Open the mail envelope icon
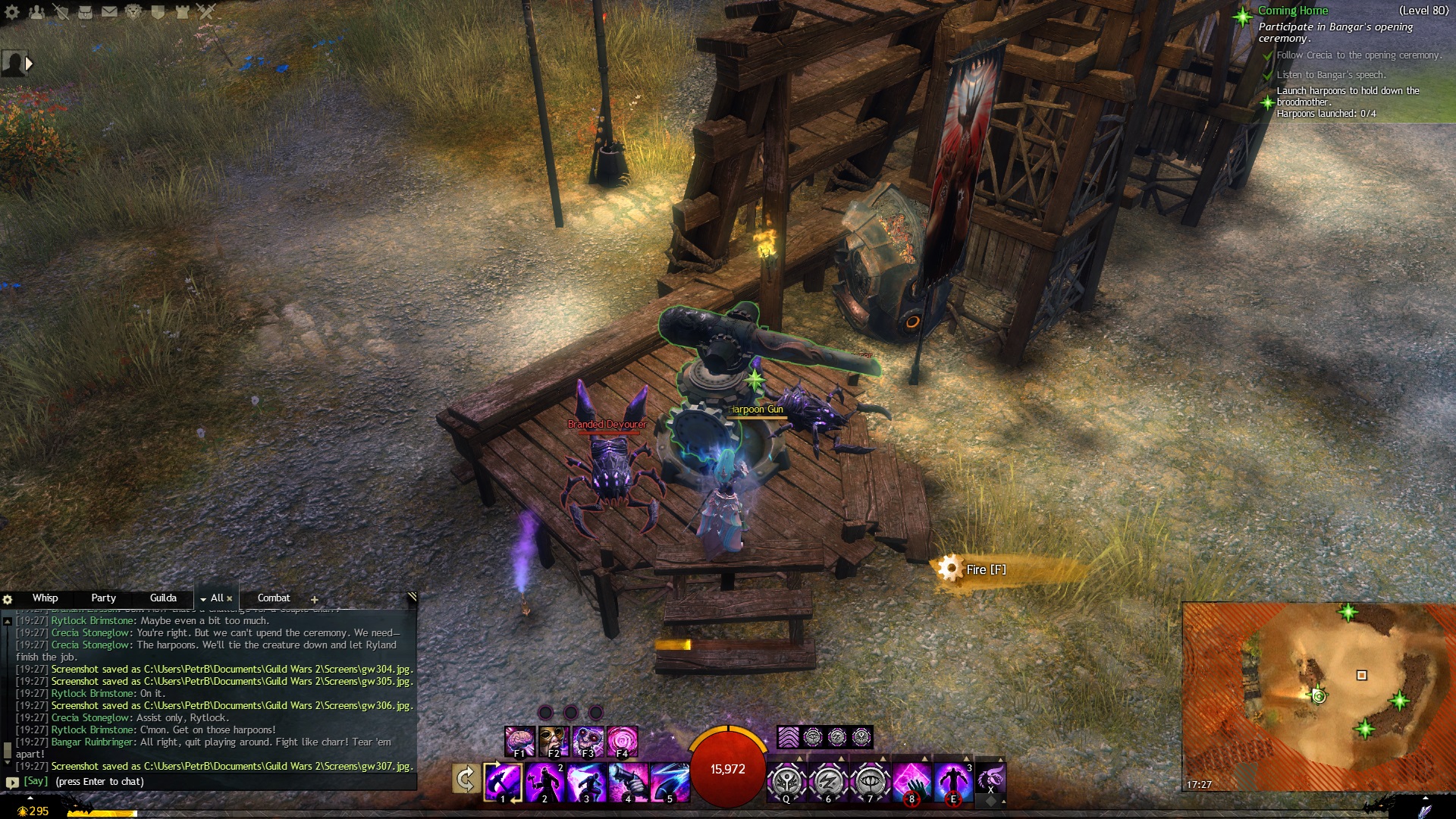The width and height of the screenshot is (1456, 819). coord(109,11)
